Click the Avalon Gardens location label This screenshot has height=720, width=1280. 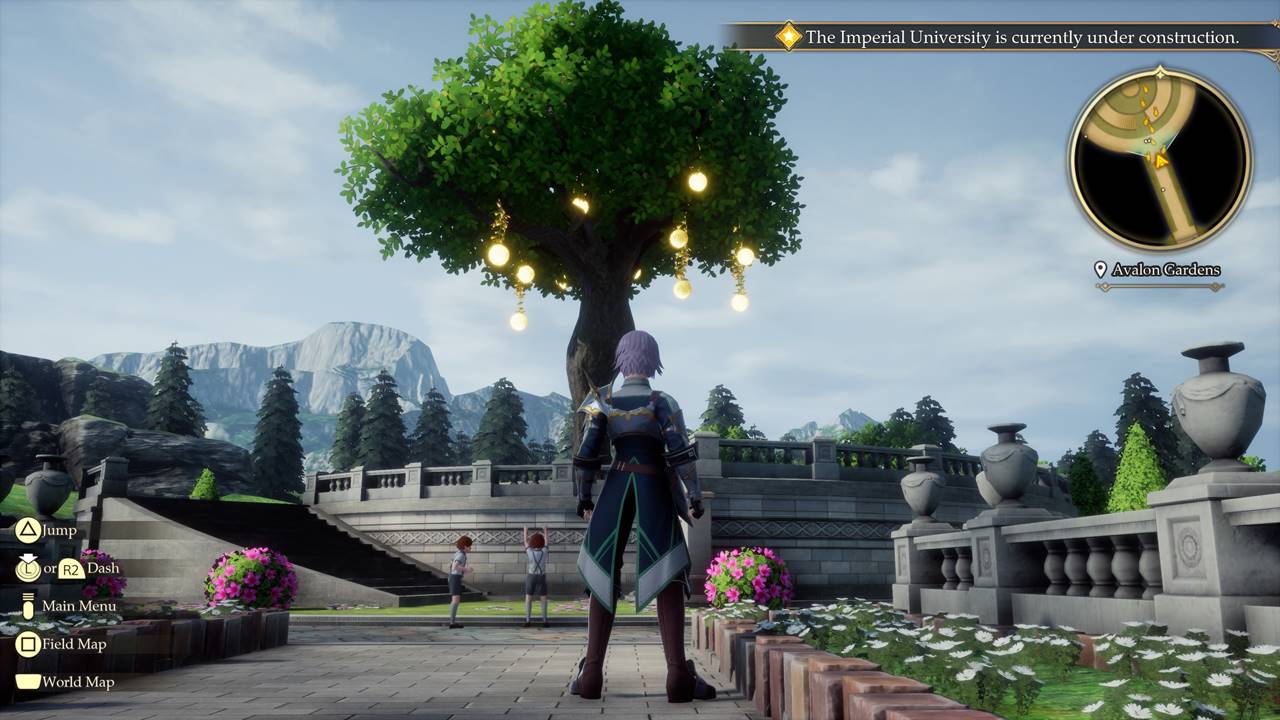[1158, 270]
